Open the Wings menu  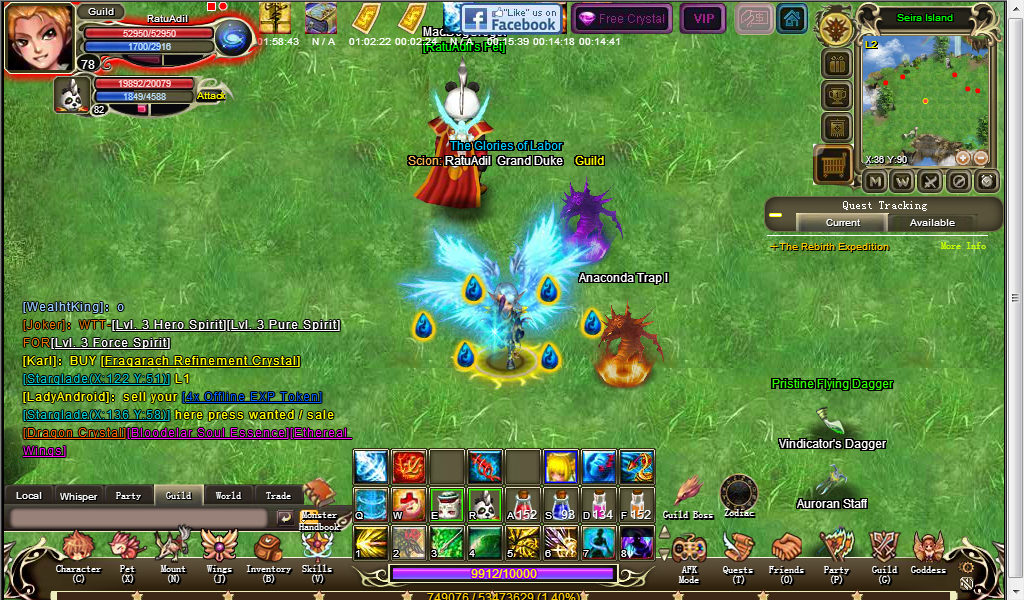(x=219, y=551)
